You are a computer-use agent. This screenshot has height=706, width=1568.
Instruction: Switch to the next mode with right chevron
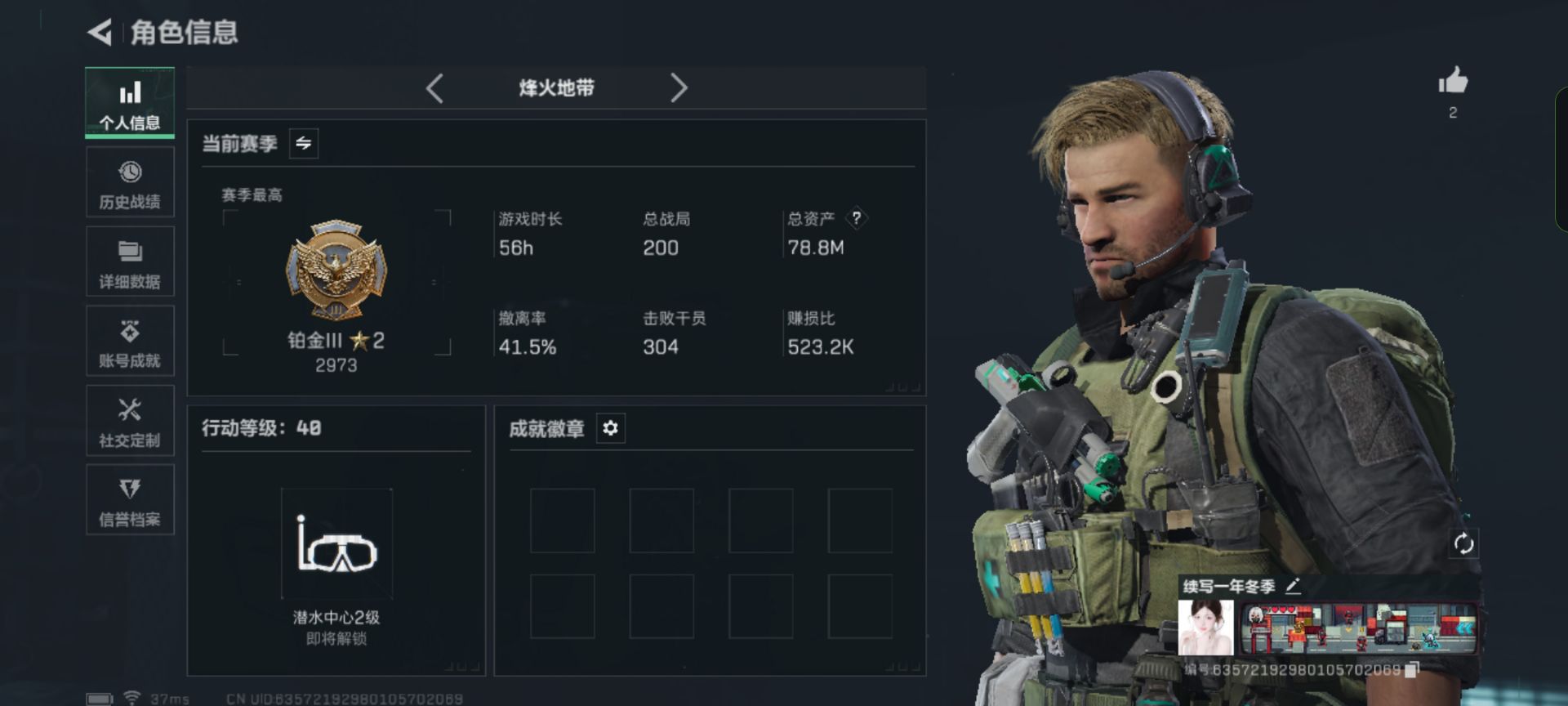click(679, 88)
